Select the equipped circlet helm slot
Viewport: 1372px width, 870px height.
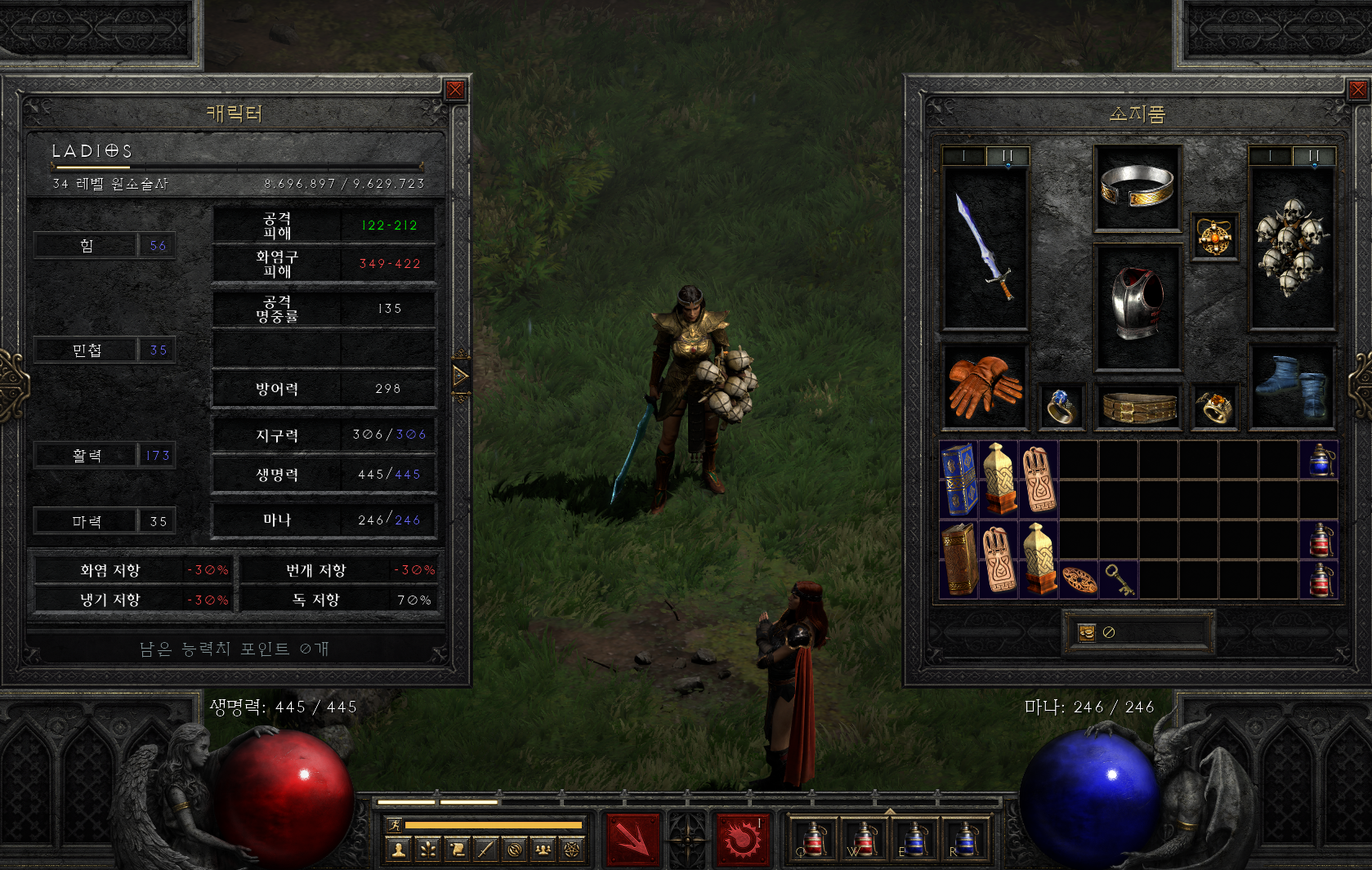1137,187
